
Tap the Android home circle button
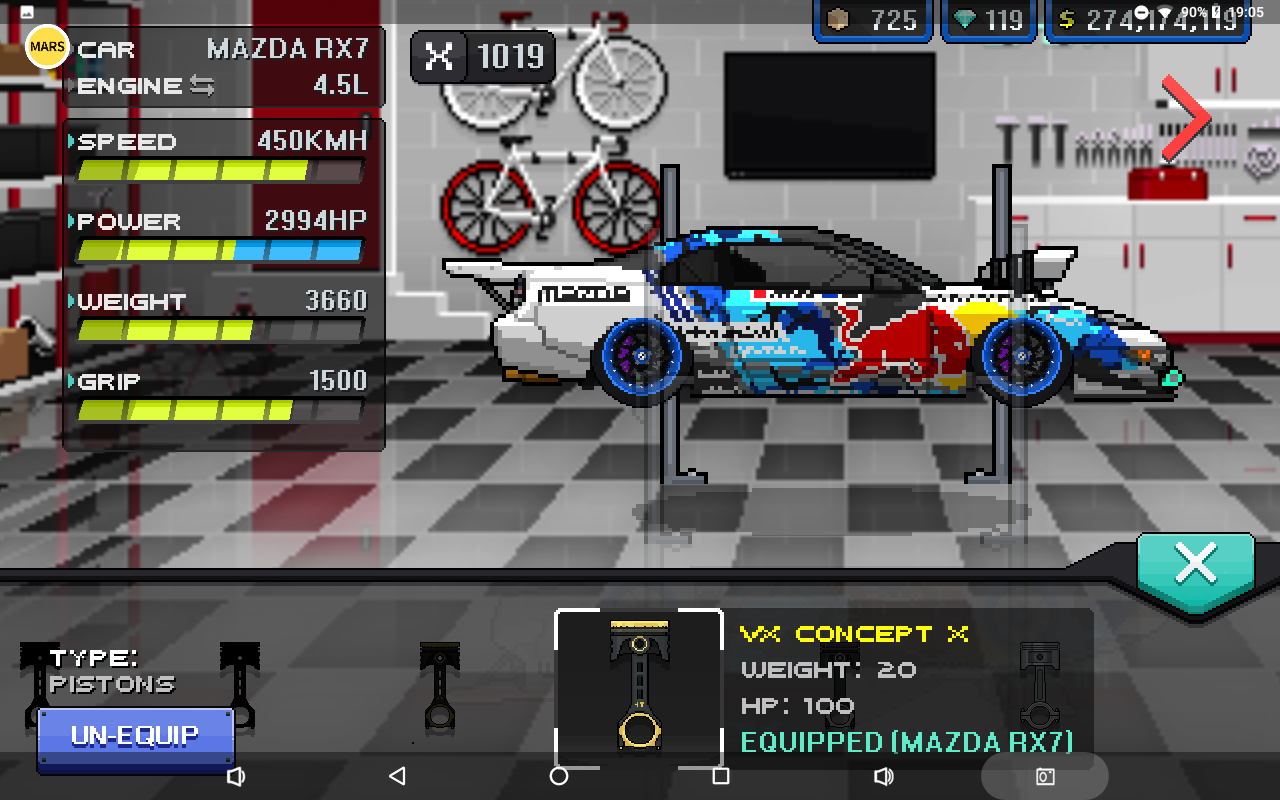pyautogui.click(x=559, y=776)
